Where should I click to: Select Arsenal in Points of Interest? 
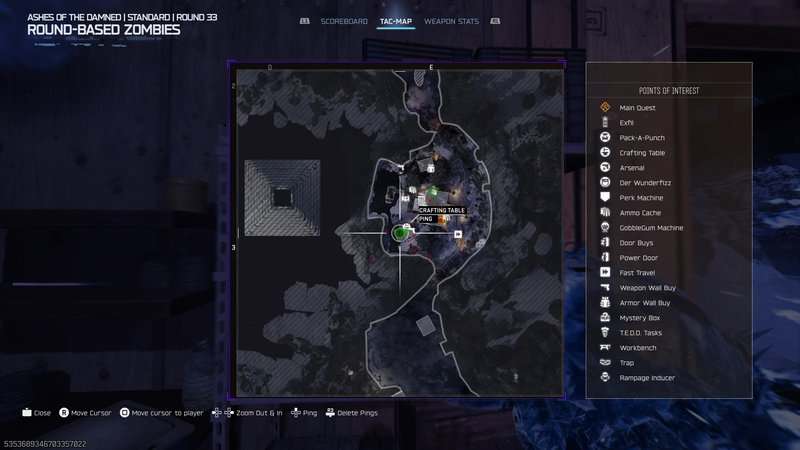coord(632,167)
